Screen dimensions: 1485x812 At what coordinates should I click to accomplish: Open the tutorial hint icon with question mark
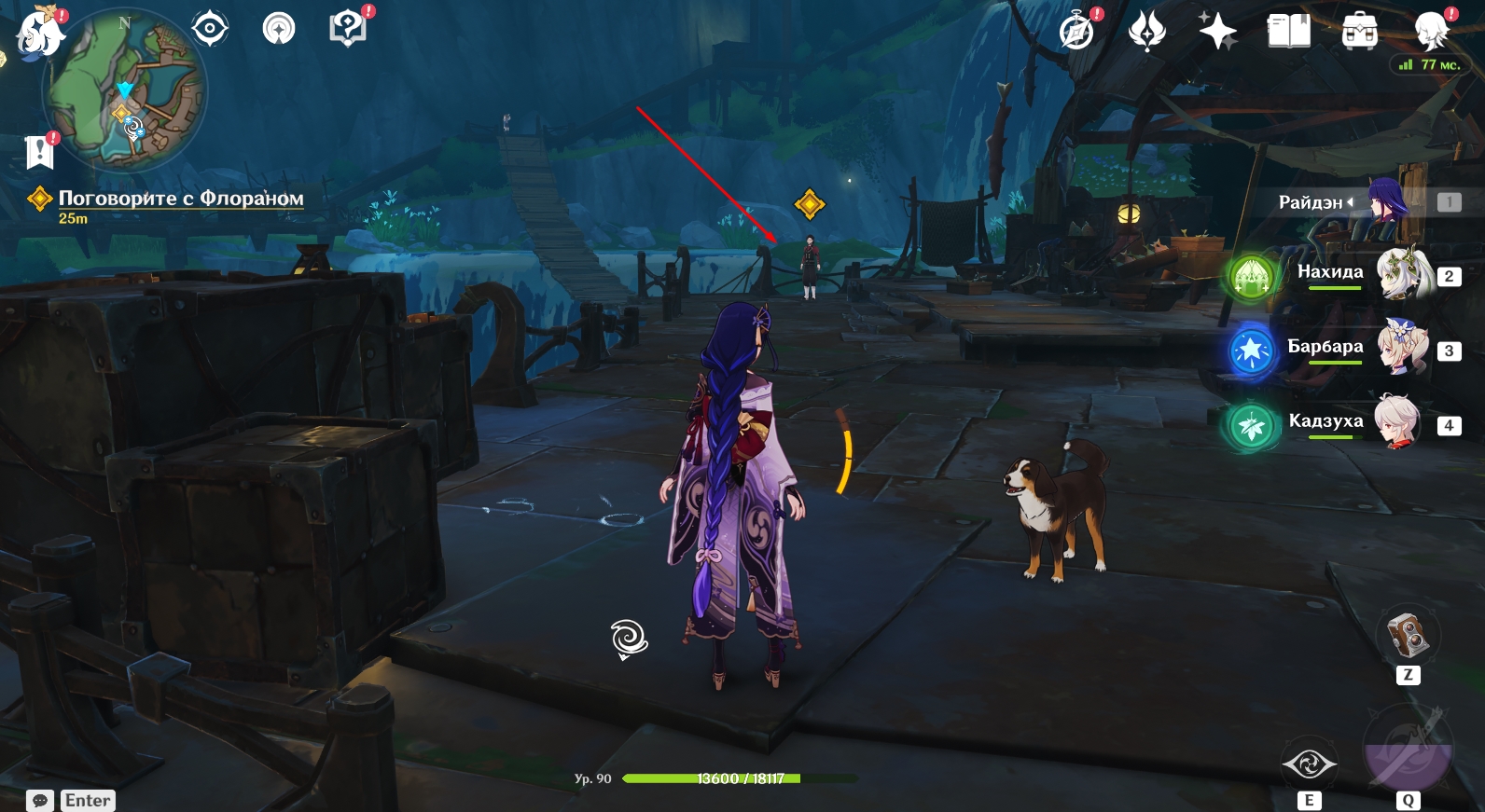pos(347,28)
